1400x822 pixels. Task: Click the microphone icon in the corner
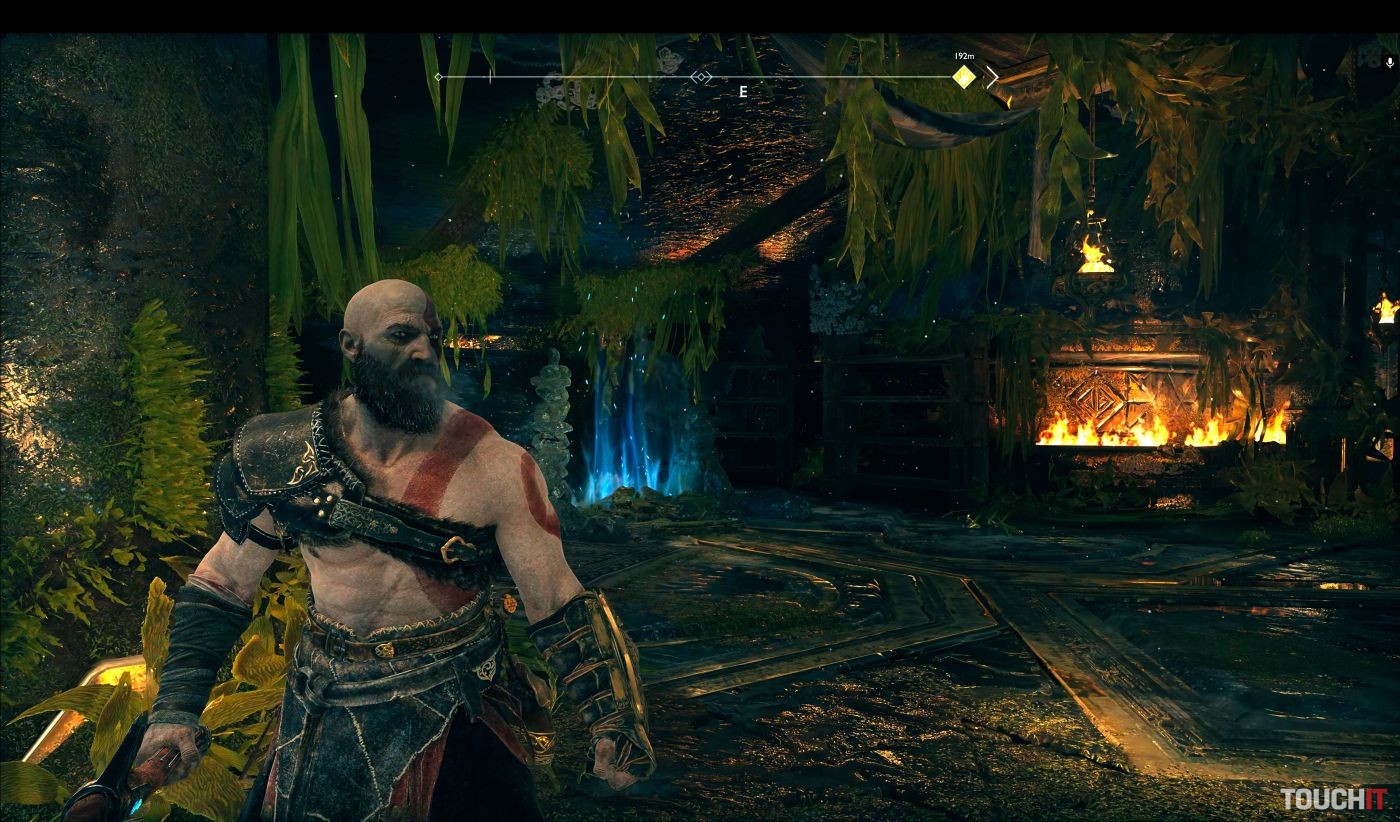pos(1389,62)
